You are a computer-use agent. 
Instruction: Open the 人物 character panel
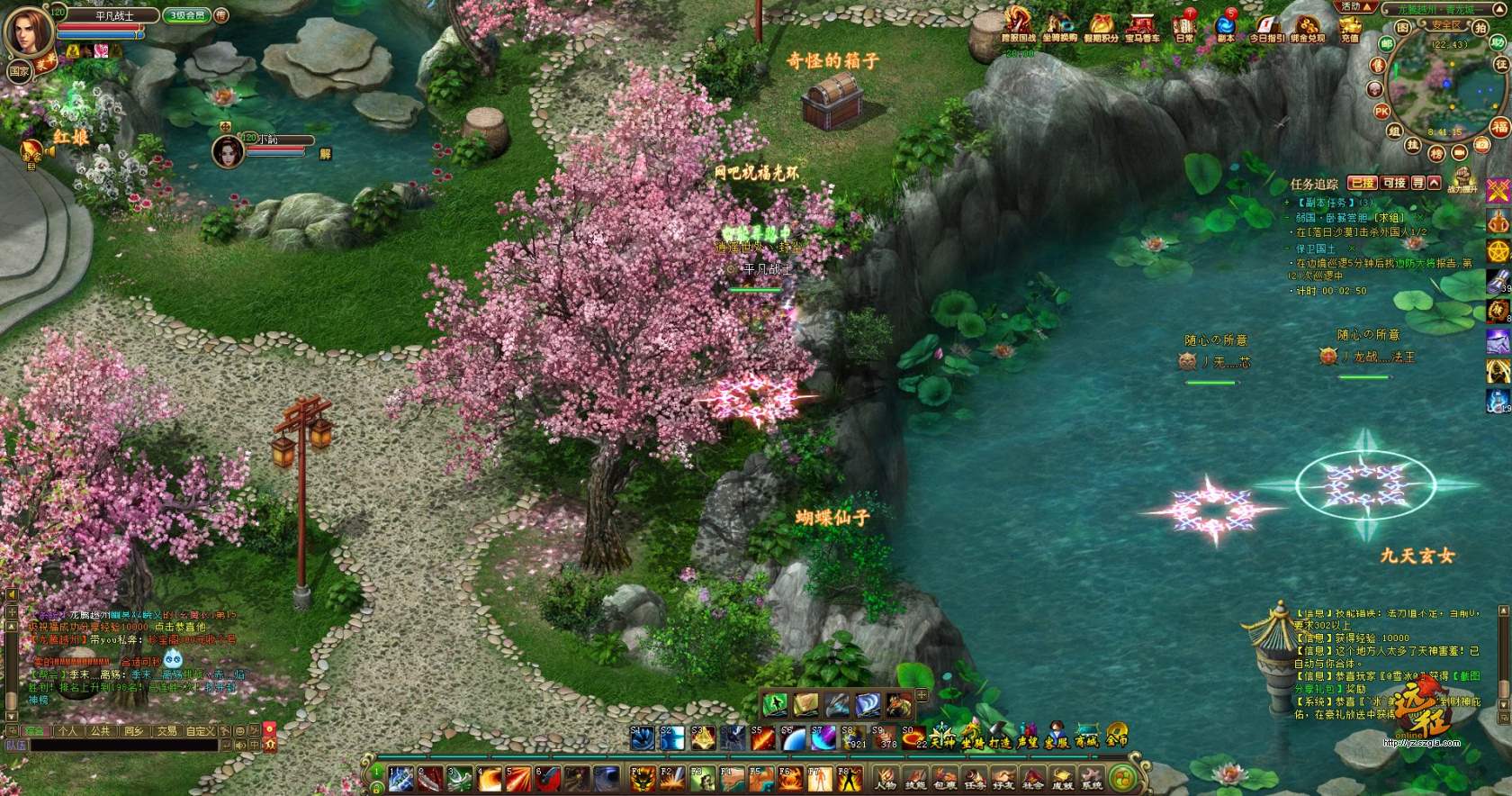coord(886,779)
